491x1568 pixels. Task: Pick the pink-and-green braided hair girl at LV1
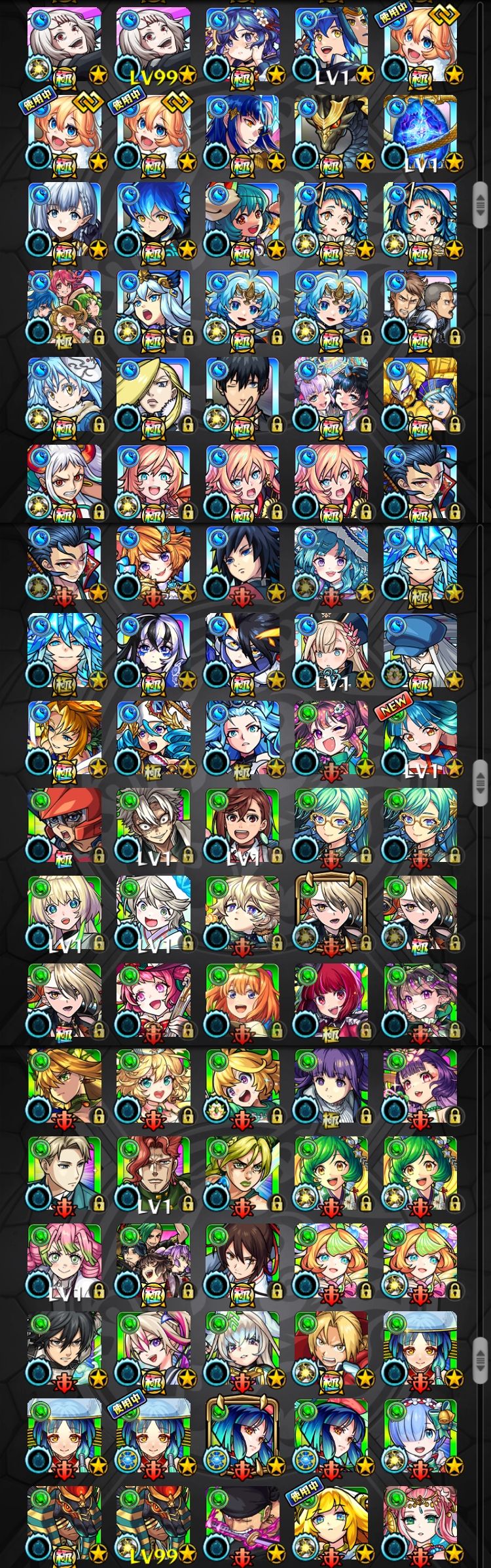coord(64,1261)
